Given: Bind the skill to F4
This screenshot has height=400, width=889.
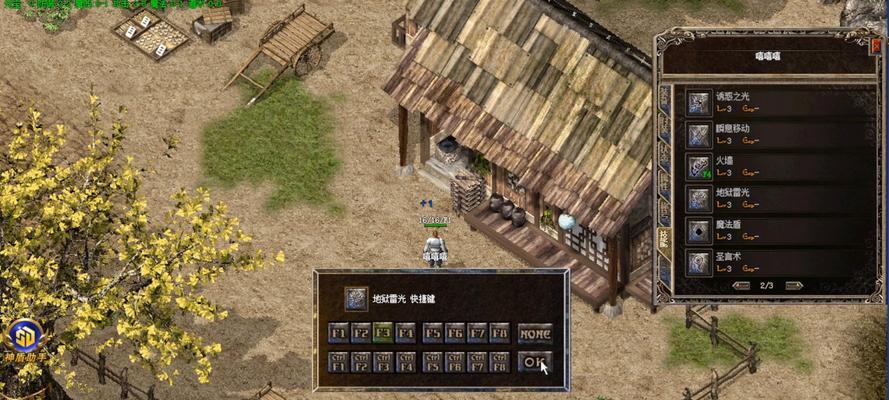Looking at the screenshot, I should point(405,333).
